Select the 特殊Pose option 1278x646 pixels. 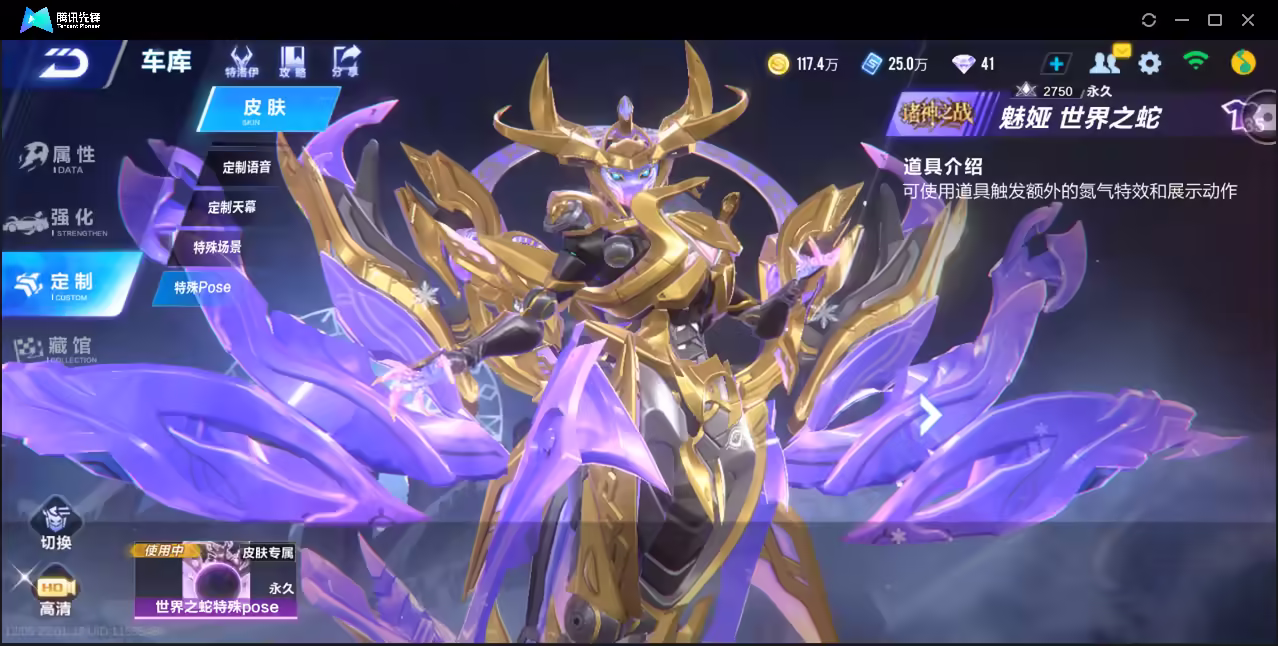point(202,288)
